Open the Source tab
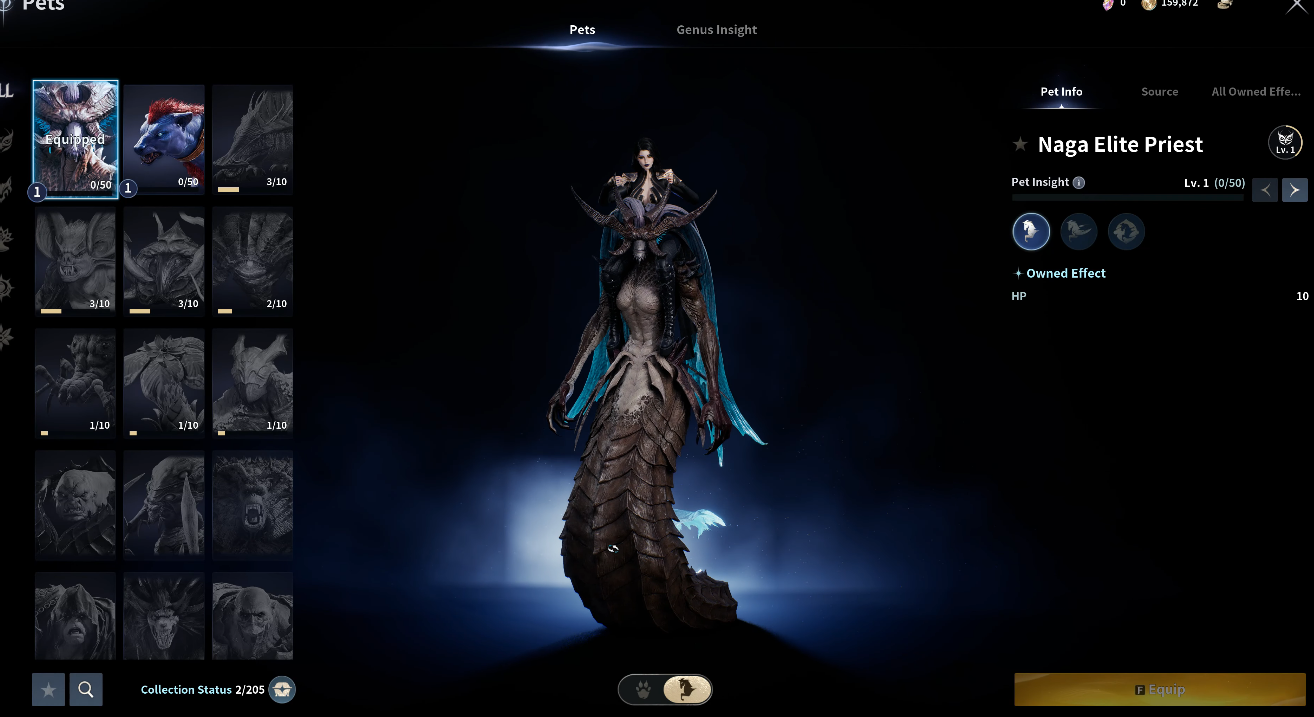This screenshot has height=717, width=1314. [1159, 92]
